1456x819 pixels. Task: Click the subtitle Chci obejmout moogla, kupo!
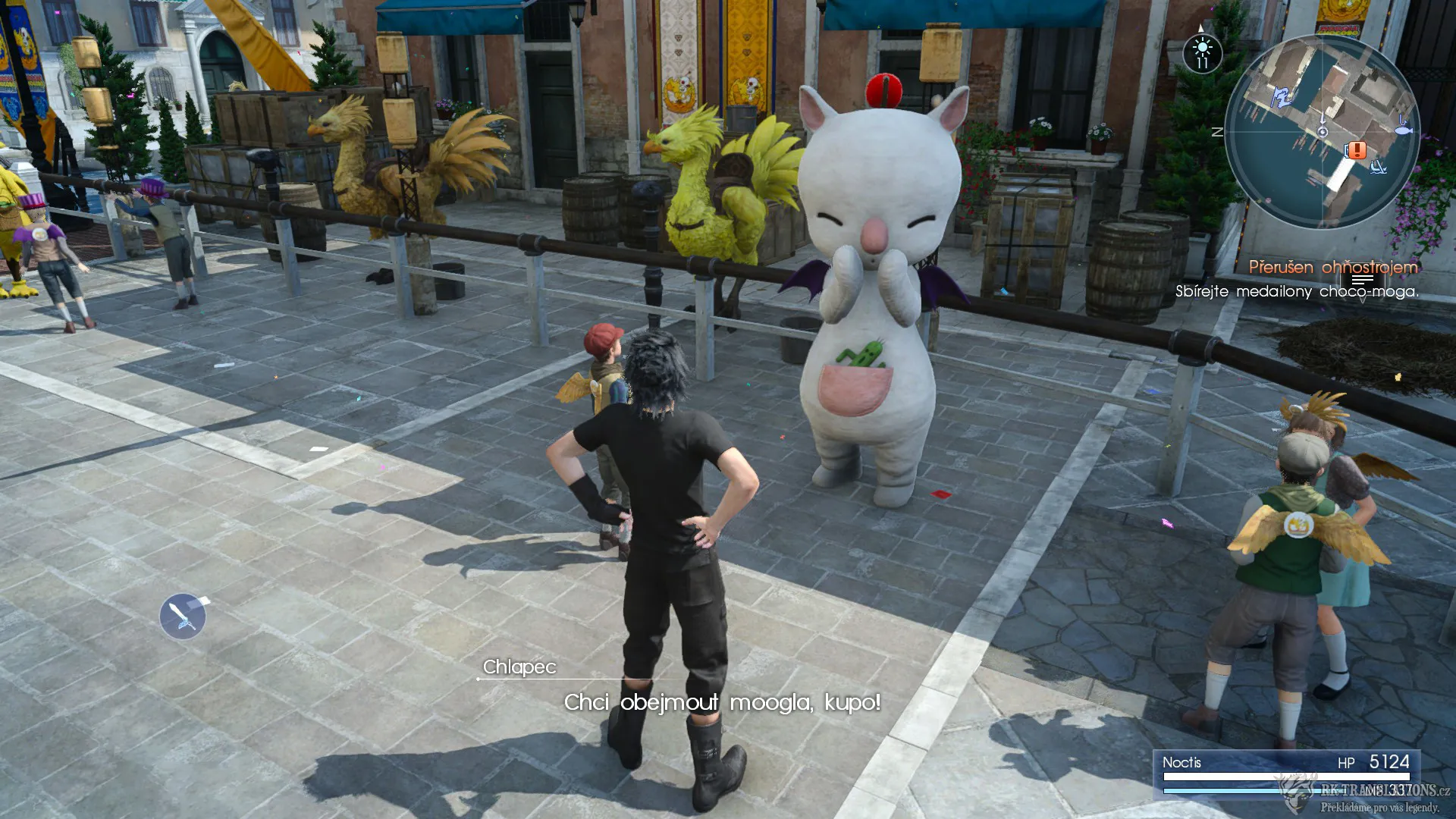pos(720,704)
